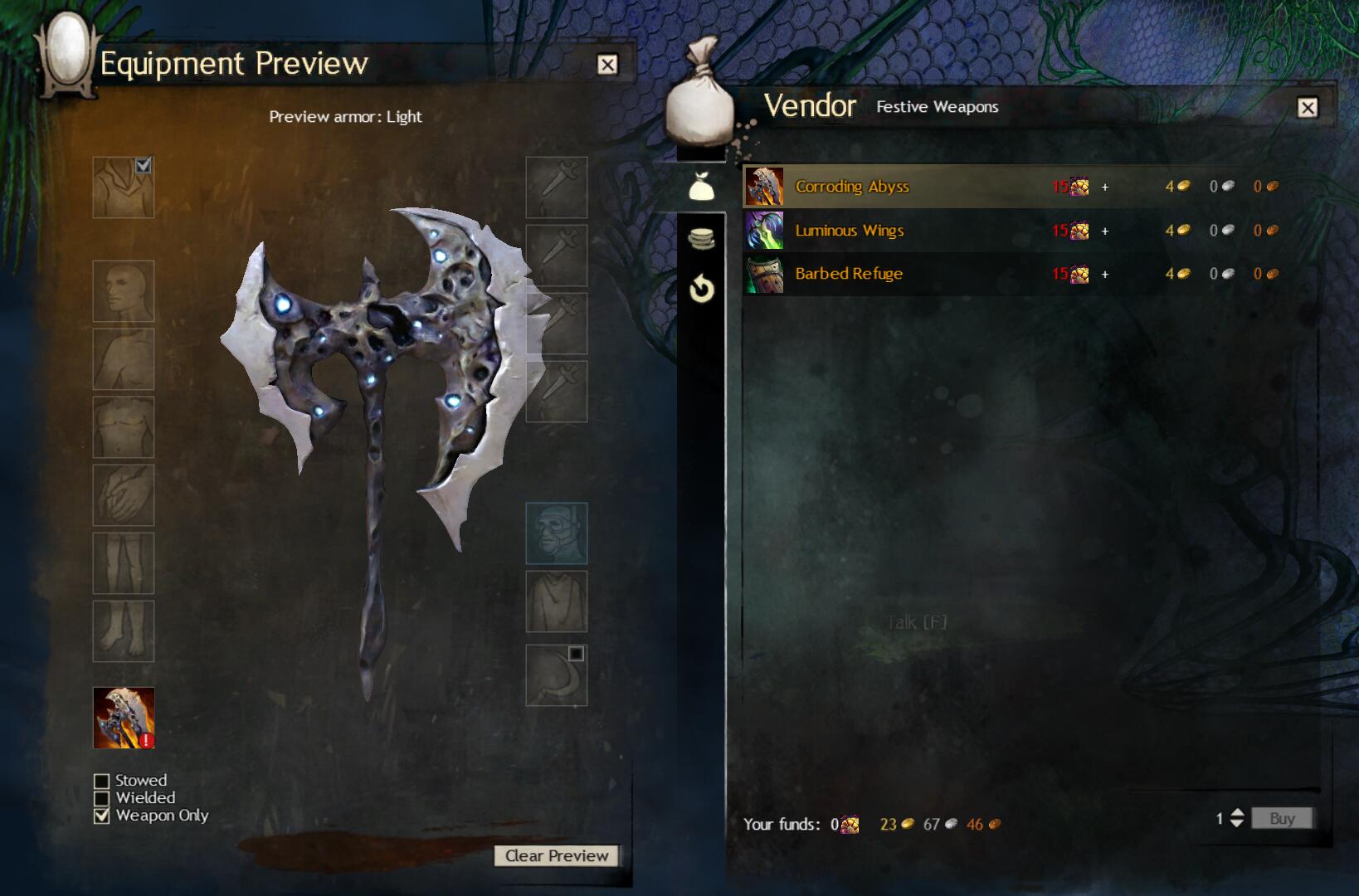Close the Equipment Preview window
Image resolution: width=1359 pixels, height=896 pixels.
[x=607, y=65]
